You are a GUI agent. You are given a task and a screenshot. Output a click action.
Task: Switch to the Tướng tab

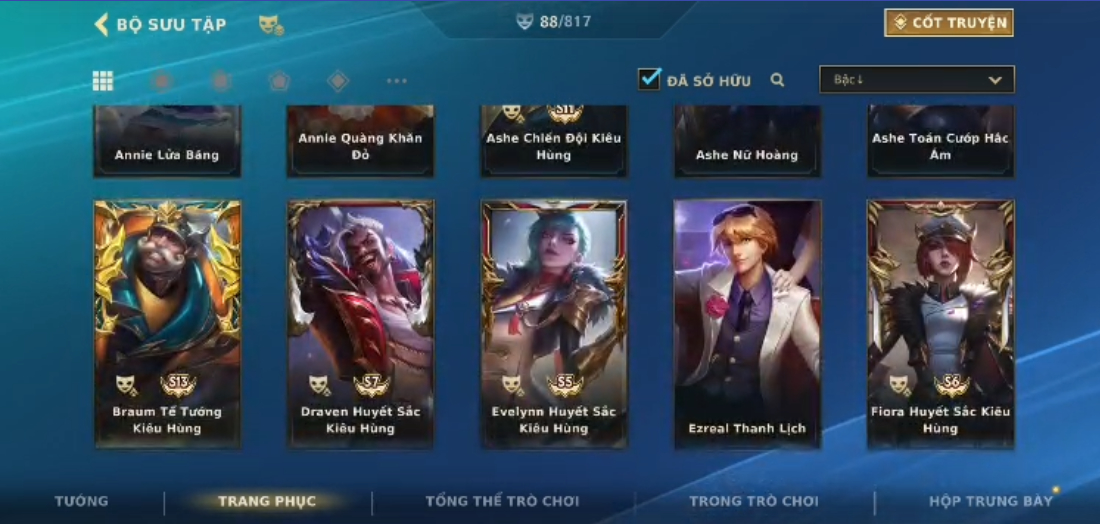tap(82, 501)
